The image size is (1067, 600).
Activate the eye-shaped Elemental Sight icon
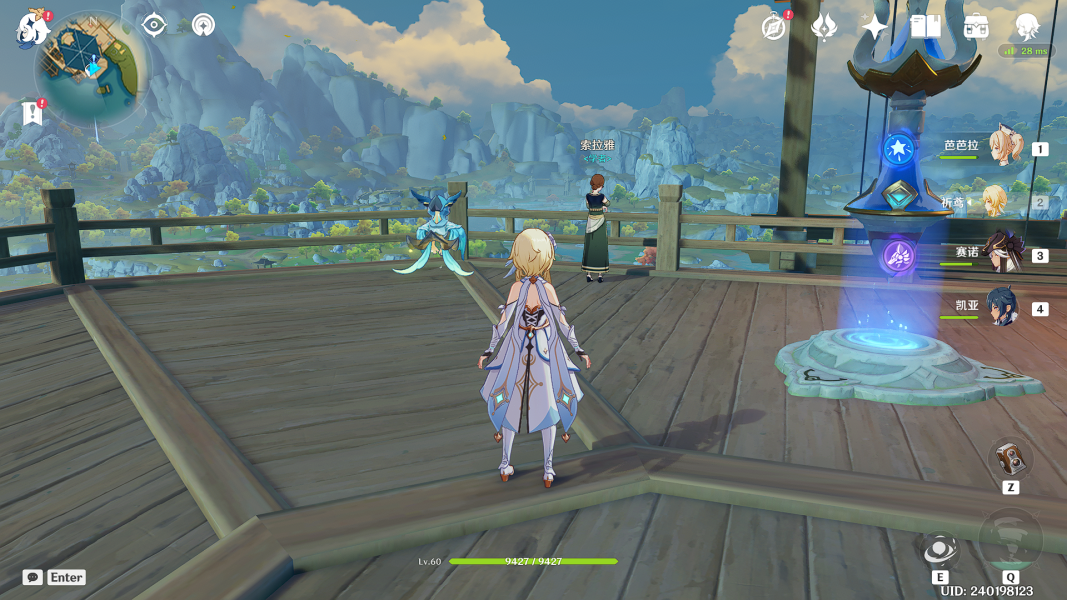tap(153, 25)
